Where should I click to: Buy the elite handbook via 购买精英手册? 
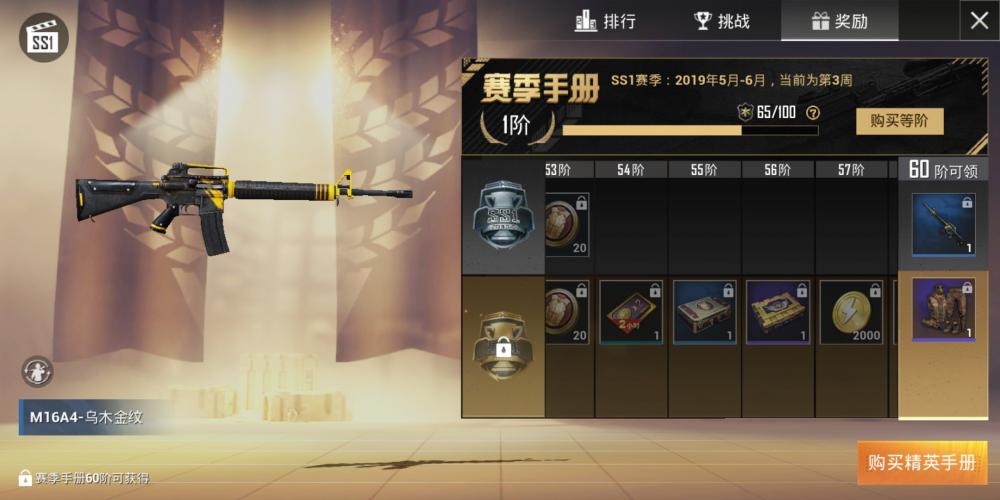tap(921, 463)
